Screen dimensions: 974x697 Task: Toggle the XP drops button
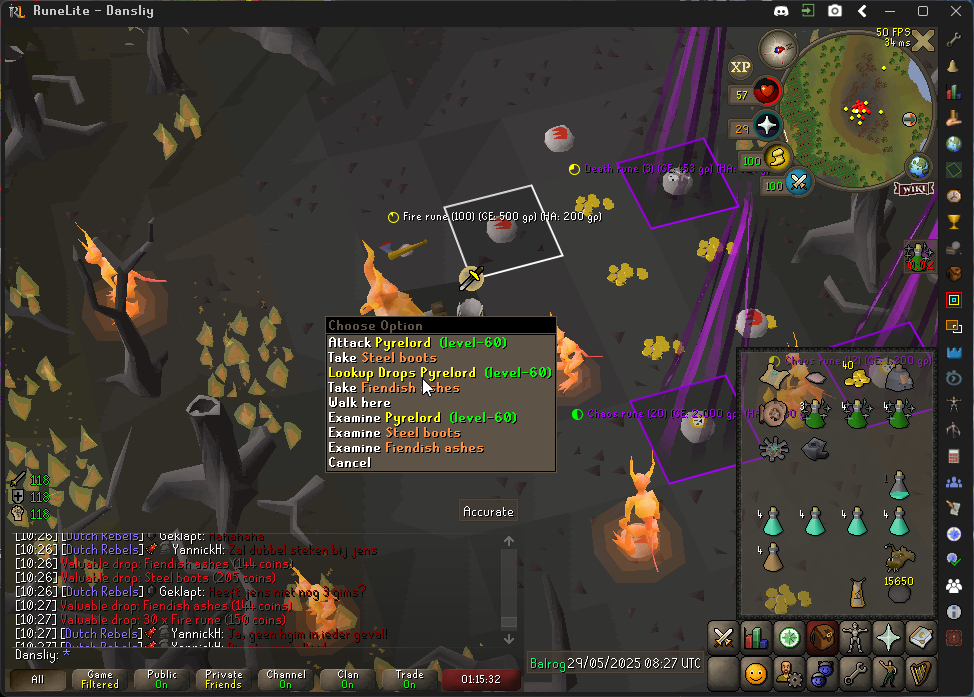click(740, 67)
